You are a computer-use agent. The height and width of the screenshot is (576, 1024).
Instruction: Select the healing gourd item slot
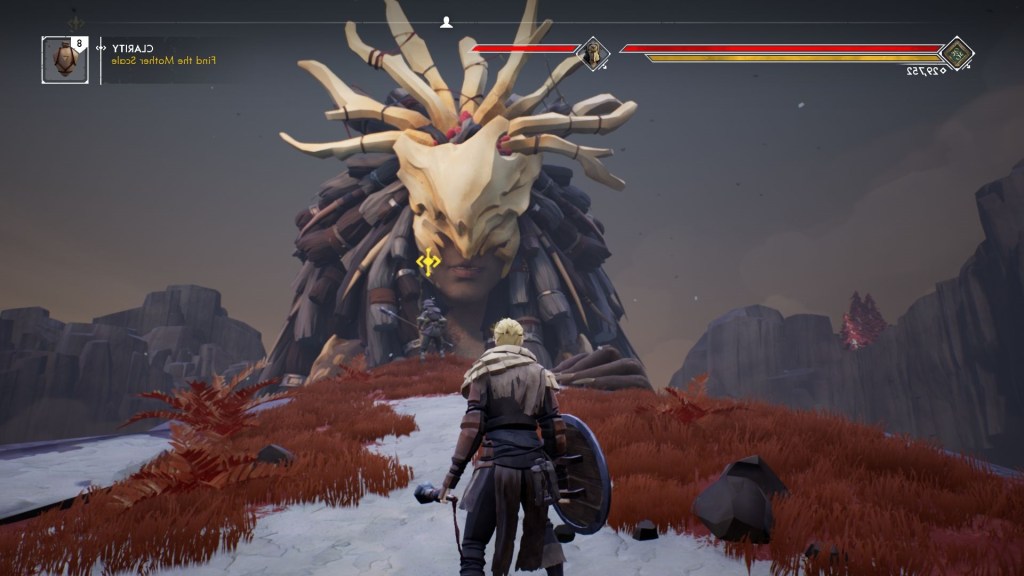tap(64, 60)
